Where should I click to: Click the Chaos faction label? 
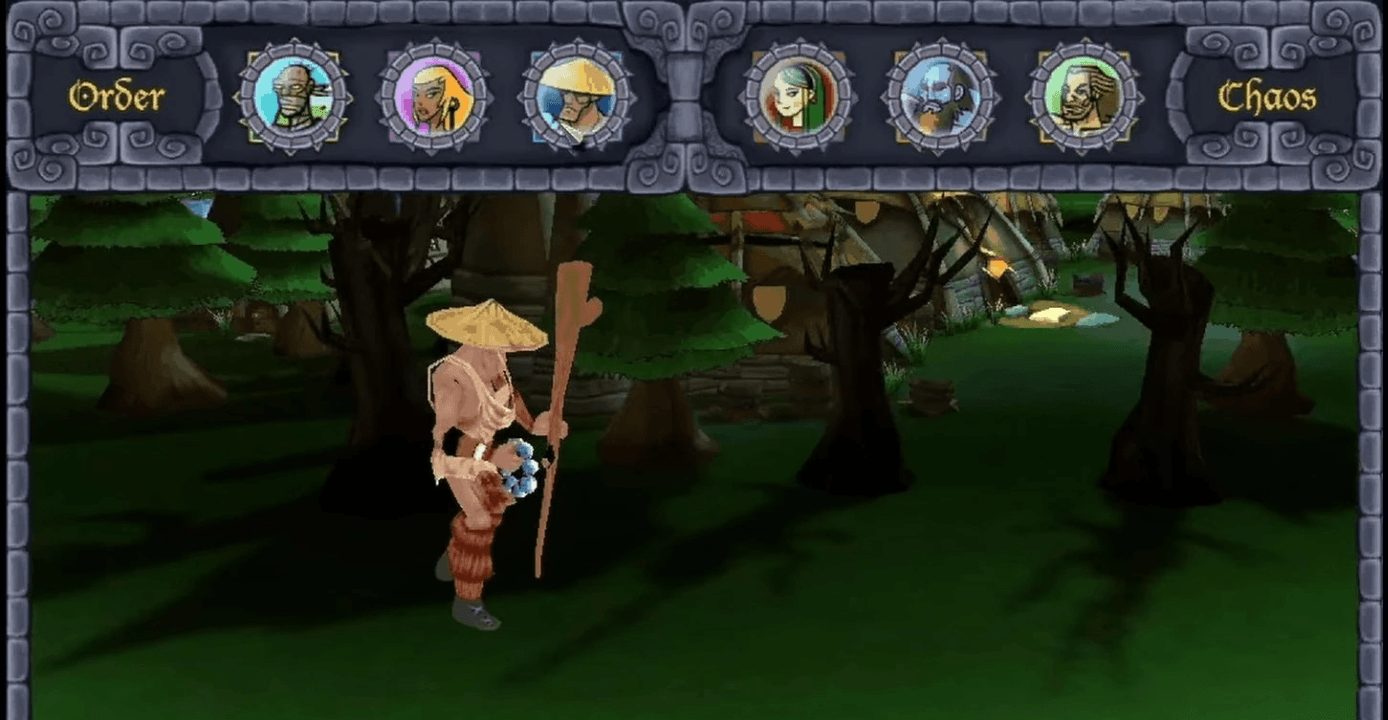click(x=1267, y=97)
